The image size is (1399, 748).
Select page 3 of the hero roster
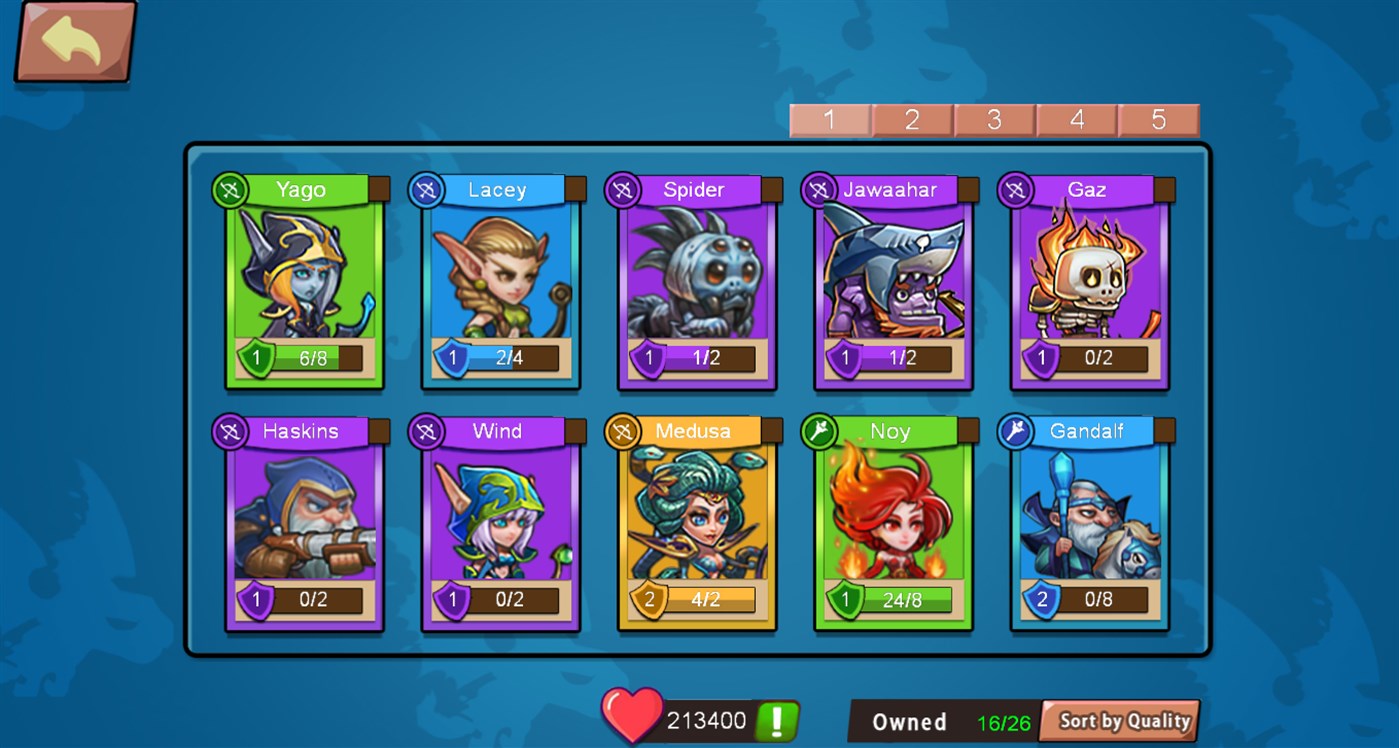tap(994, 119)
